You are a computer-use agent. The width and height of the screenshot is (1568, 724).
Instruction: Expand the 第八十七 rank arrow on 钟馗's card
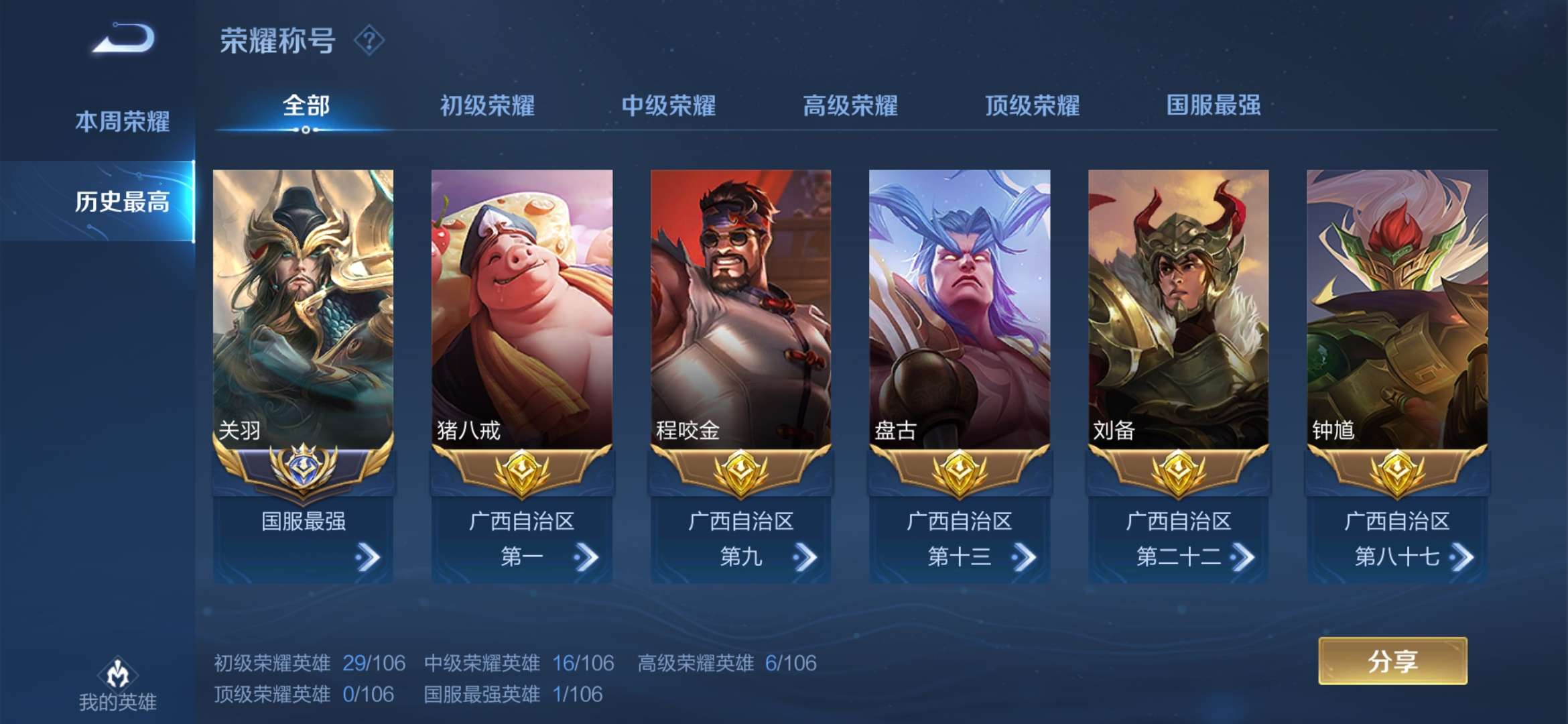pos(1465,557)
